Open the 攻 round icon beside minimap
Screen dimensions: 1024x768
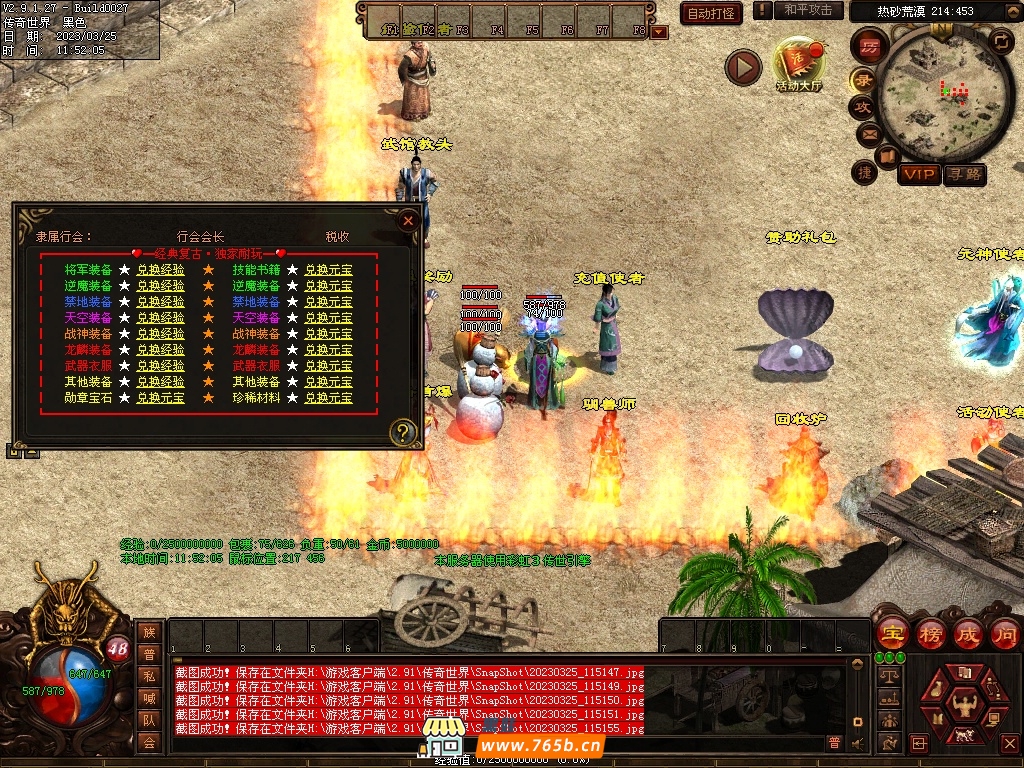(863, 106)
